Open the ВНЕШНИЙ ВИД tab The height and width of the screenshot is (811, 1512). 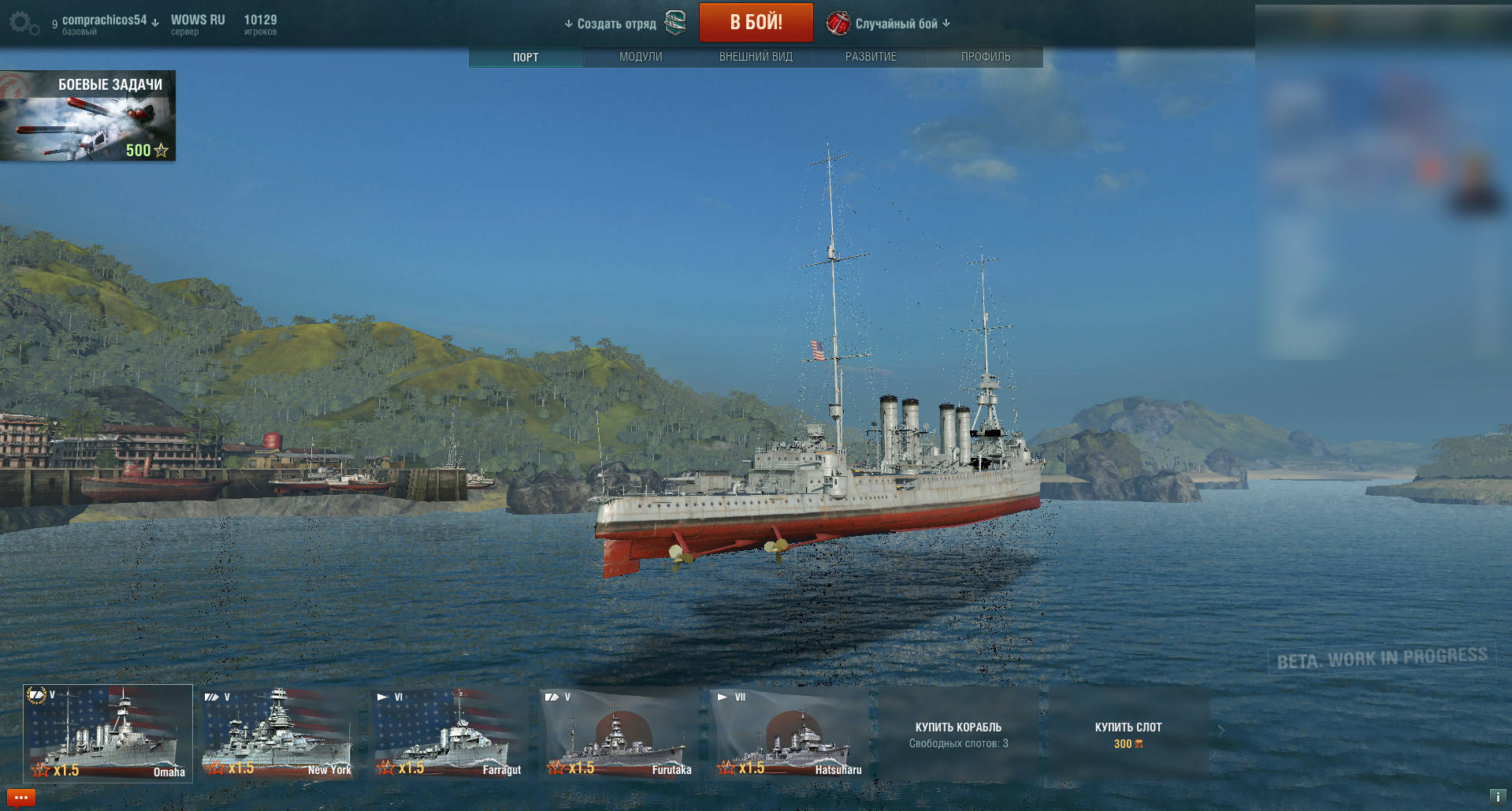(x=756, y=57)
